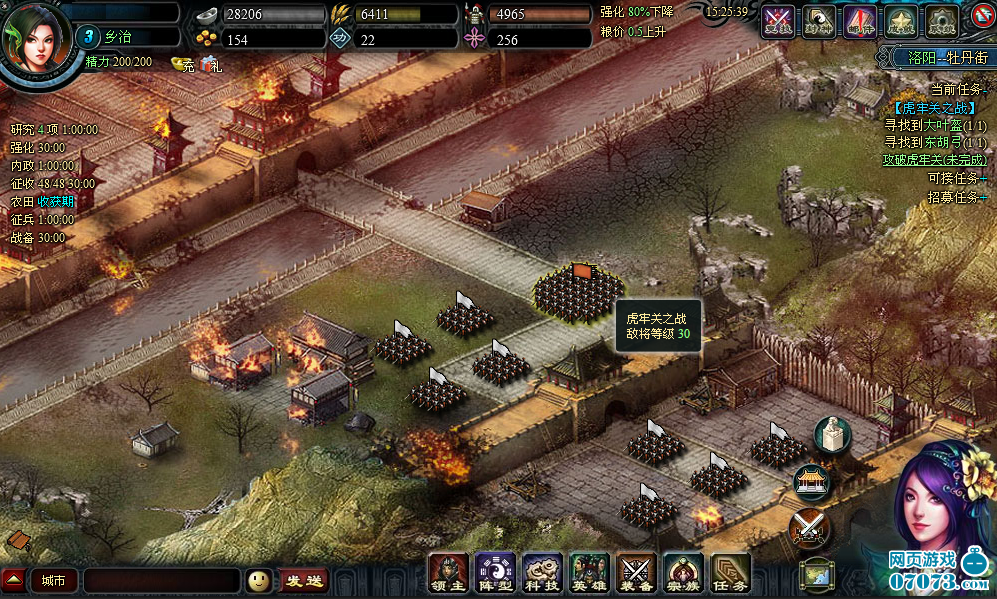This screenshot has height=599, width=997.
Task: Click the 发送 send chat button
Action: (x=304, y=580)
